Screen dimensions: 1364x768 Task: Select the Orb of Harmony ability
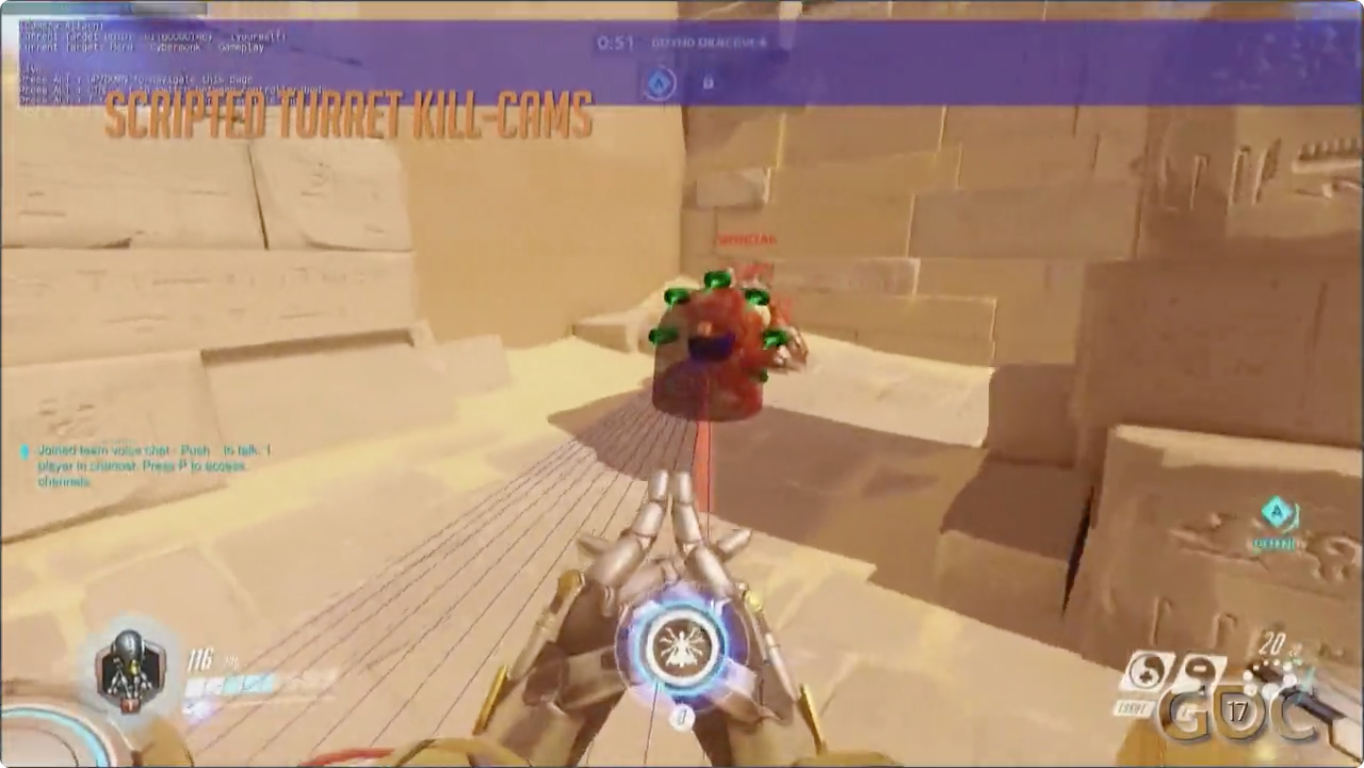[x=1147, y=674]
